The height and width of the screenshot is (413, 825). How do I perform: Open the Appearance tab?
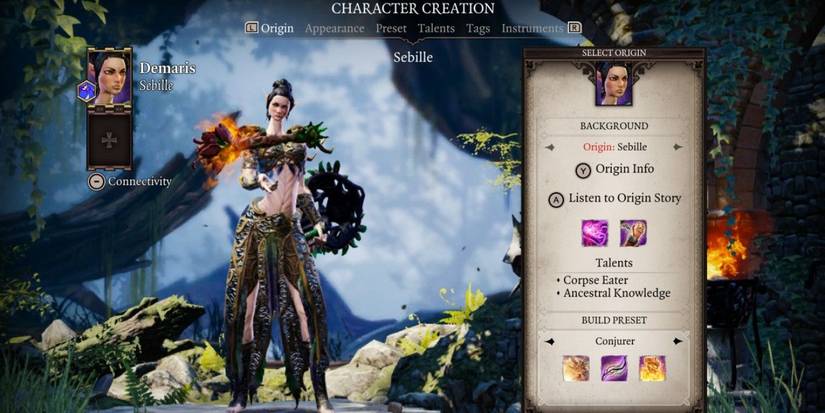334,29
